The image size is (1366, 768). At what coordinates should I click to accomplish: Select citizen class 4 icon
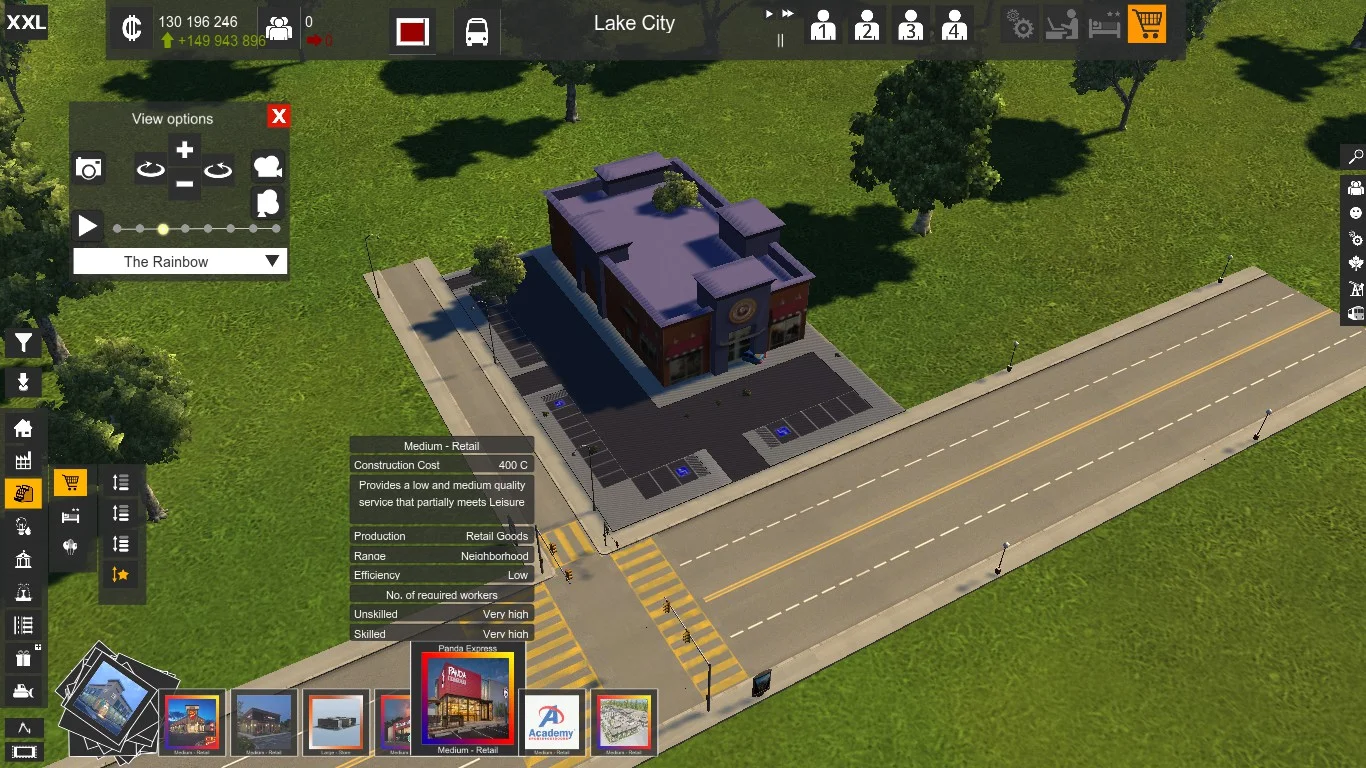(954, 25)
